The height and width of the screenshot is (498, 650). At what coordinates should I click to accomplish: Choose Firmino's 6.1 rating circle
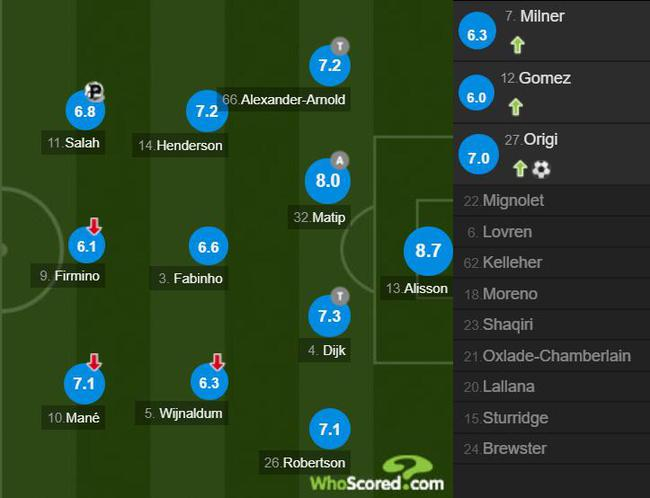pyautogui.click(x=84, y=246)
